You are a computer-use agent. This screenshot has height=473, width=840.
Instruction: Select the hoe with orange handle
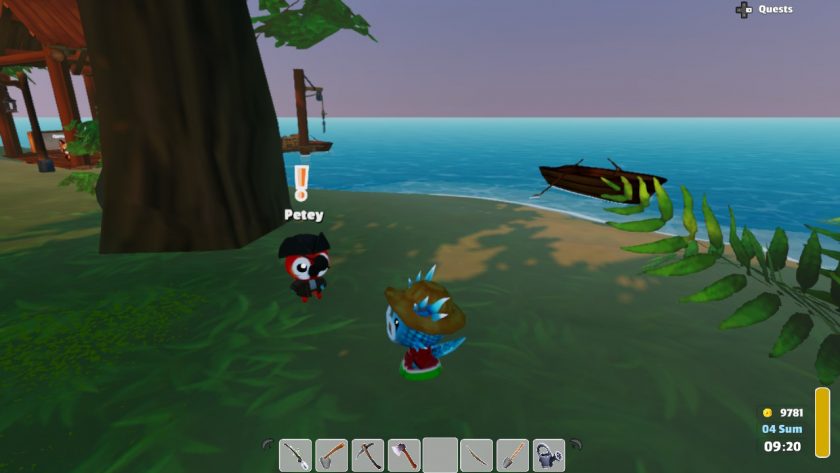[x=332, y=456]
